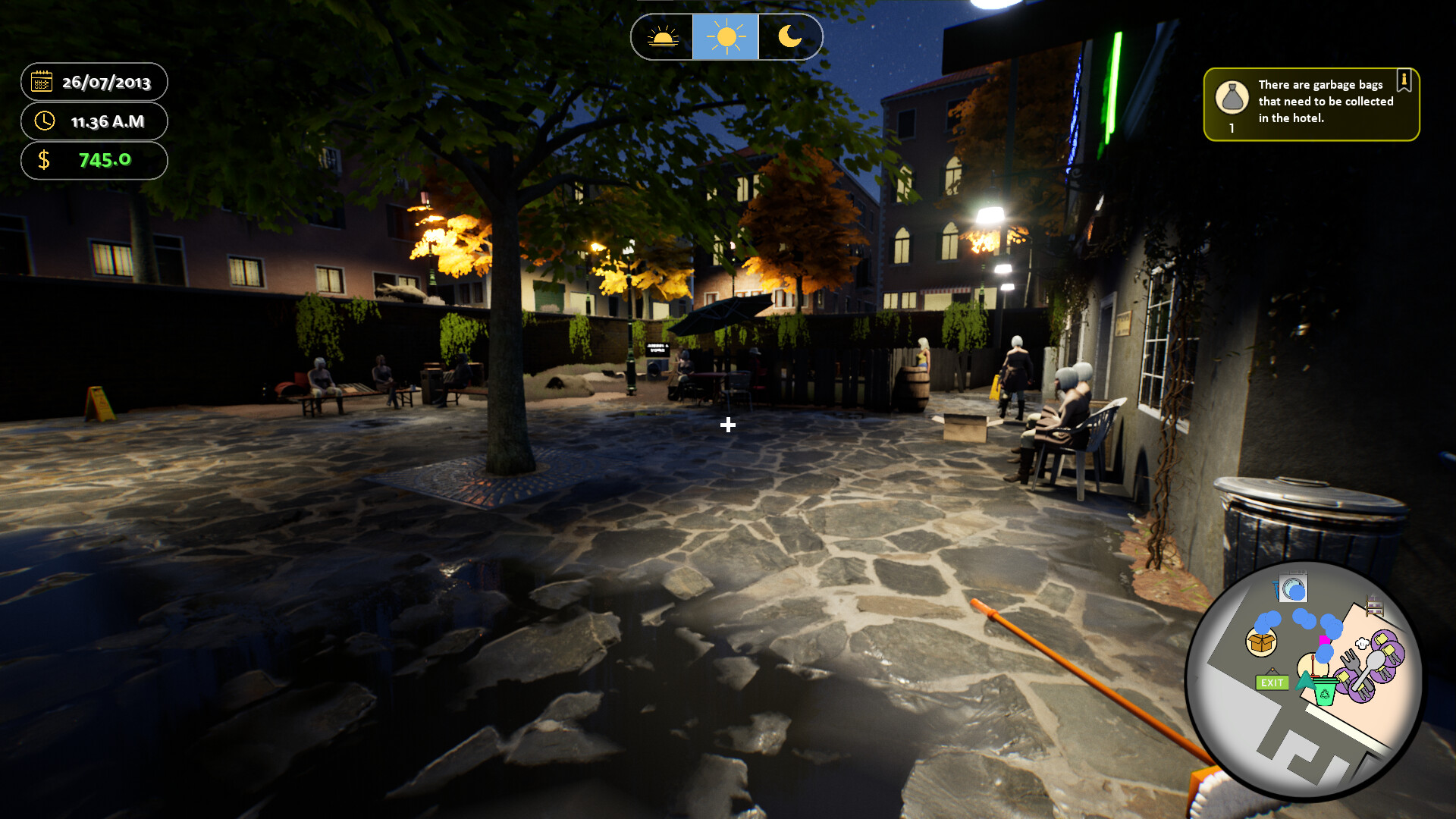Click the green recycling bin icon on the minimap
The image size is (1456, 819).
[x=1325, y=692]
